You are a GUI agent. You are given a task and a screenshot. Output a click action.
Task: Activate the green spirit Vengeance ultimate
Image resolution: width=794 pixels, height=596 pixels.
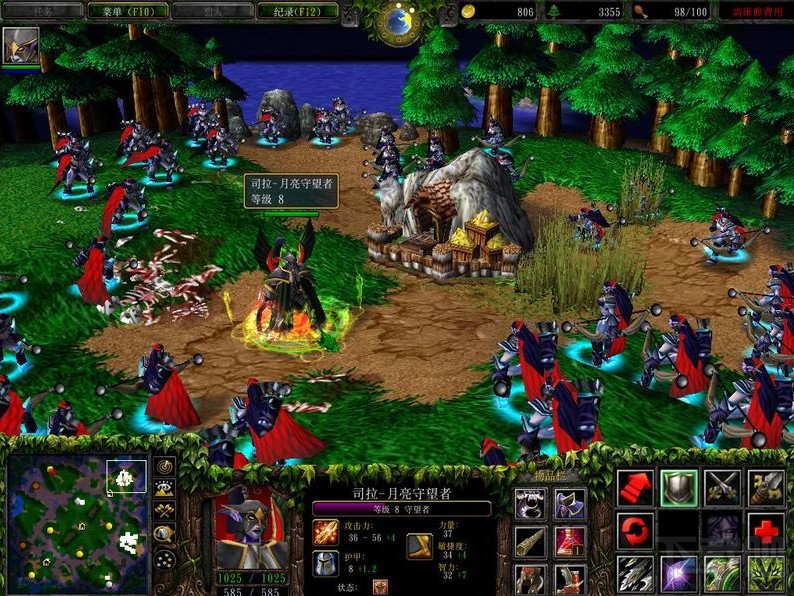[767, 574]
